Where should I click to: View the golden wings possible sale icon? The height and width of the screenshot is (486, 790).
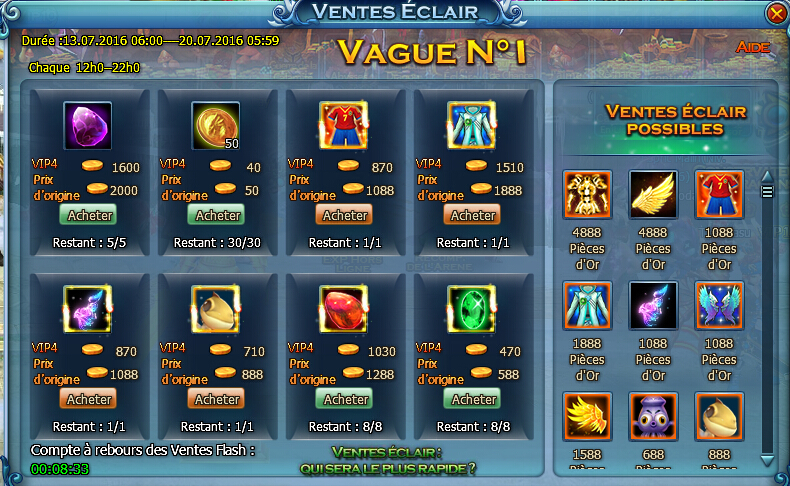pos(653,196)
